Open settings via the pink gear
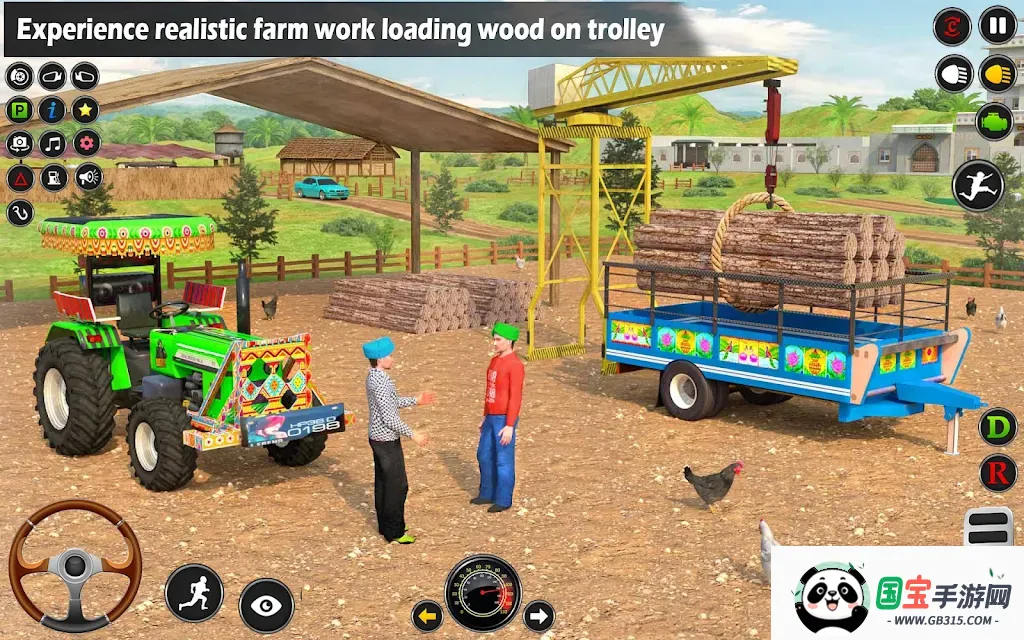 pyautogui.click(x=86, y=144)
